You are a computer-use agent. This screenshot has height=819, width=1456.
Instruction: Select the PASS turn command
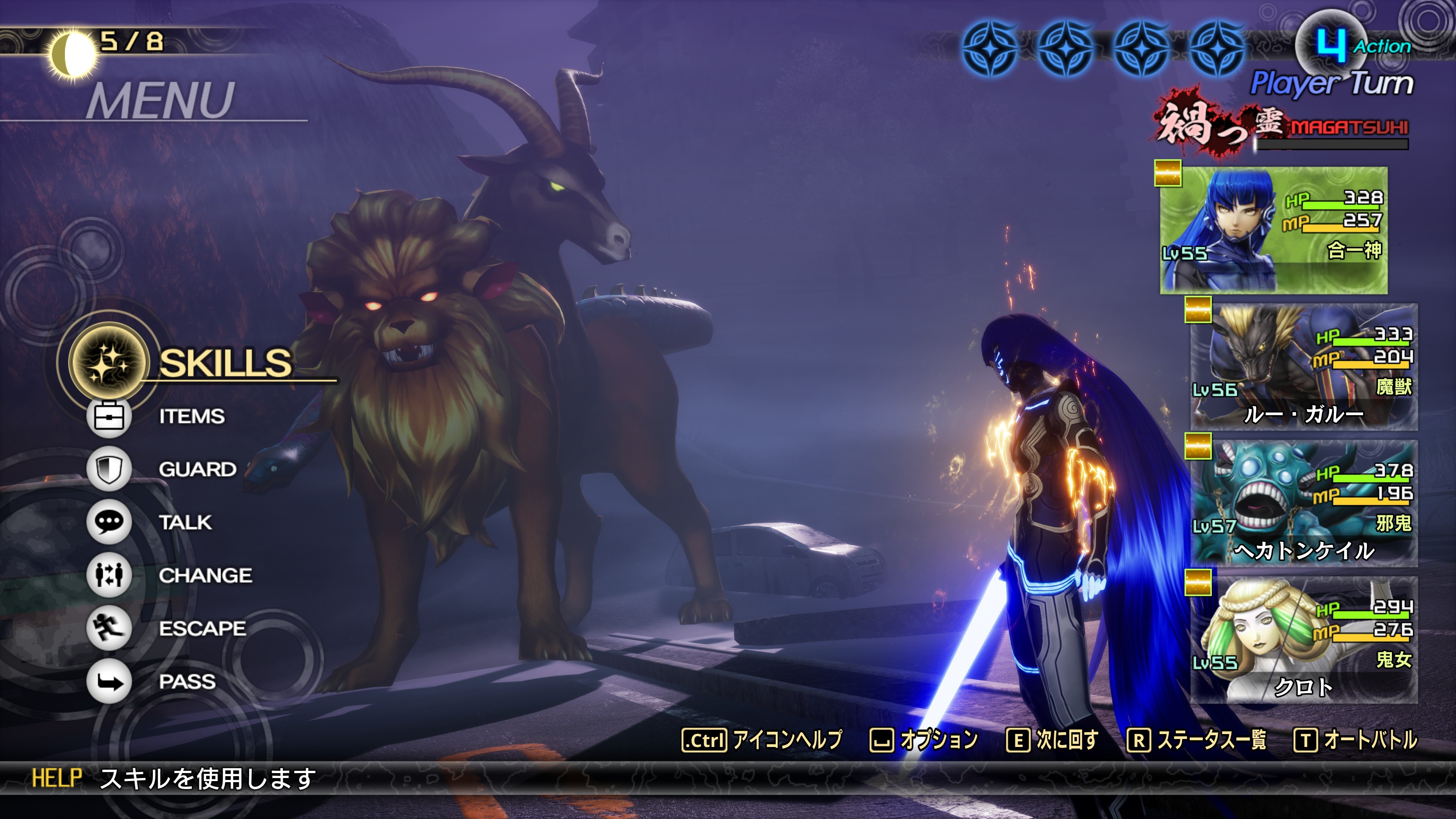[x=187, y=682]
